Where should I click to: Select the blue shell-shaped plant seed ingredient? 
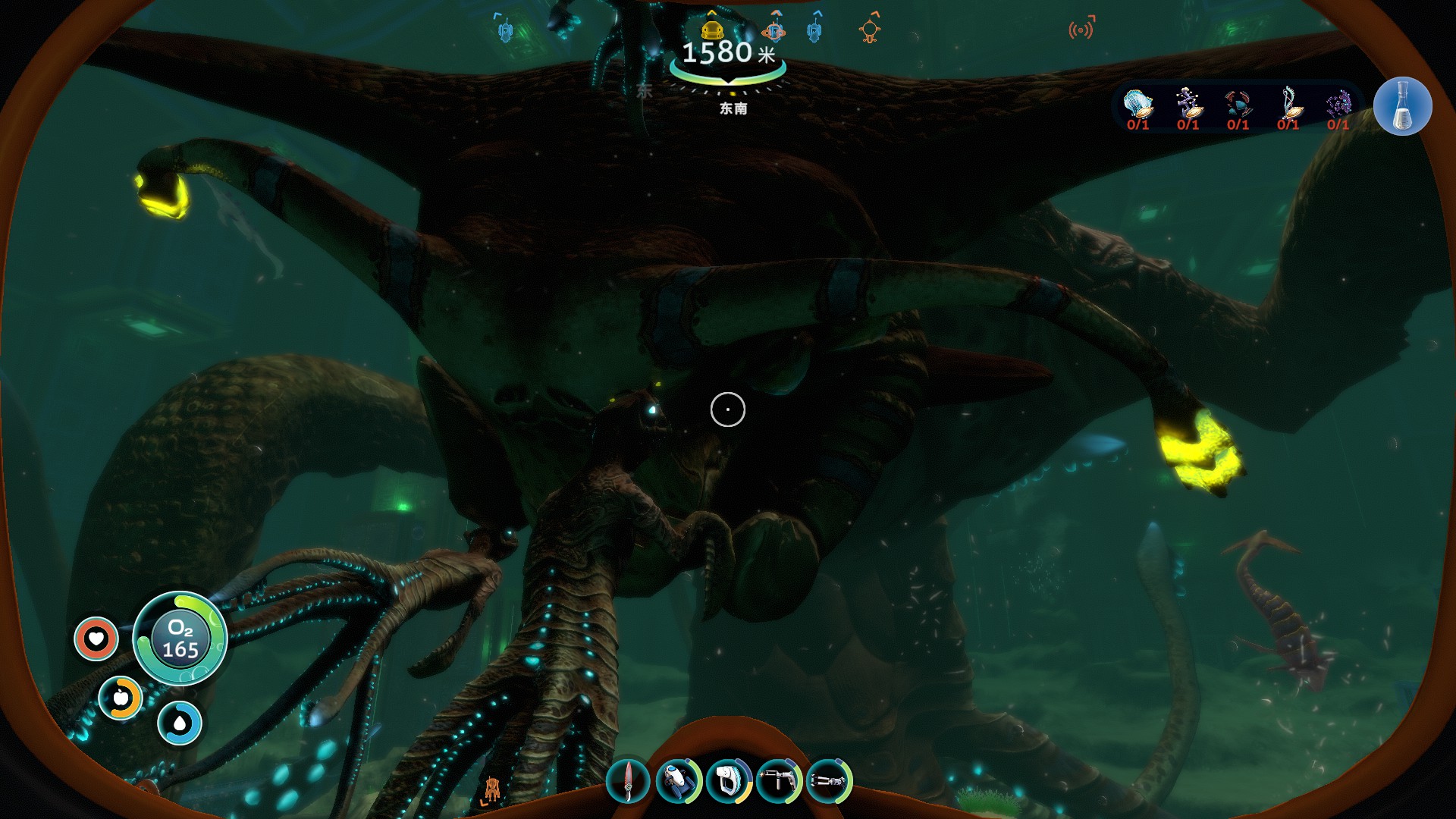(1137, 104)
